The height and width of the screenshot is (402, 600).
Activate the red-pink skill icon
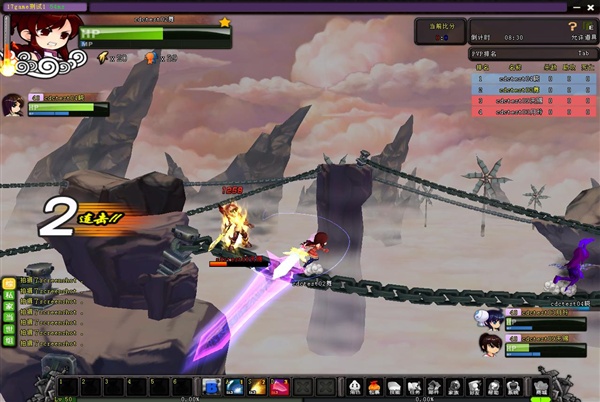click(280, 387)
